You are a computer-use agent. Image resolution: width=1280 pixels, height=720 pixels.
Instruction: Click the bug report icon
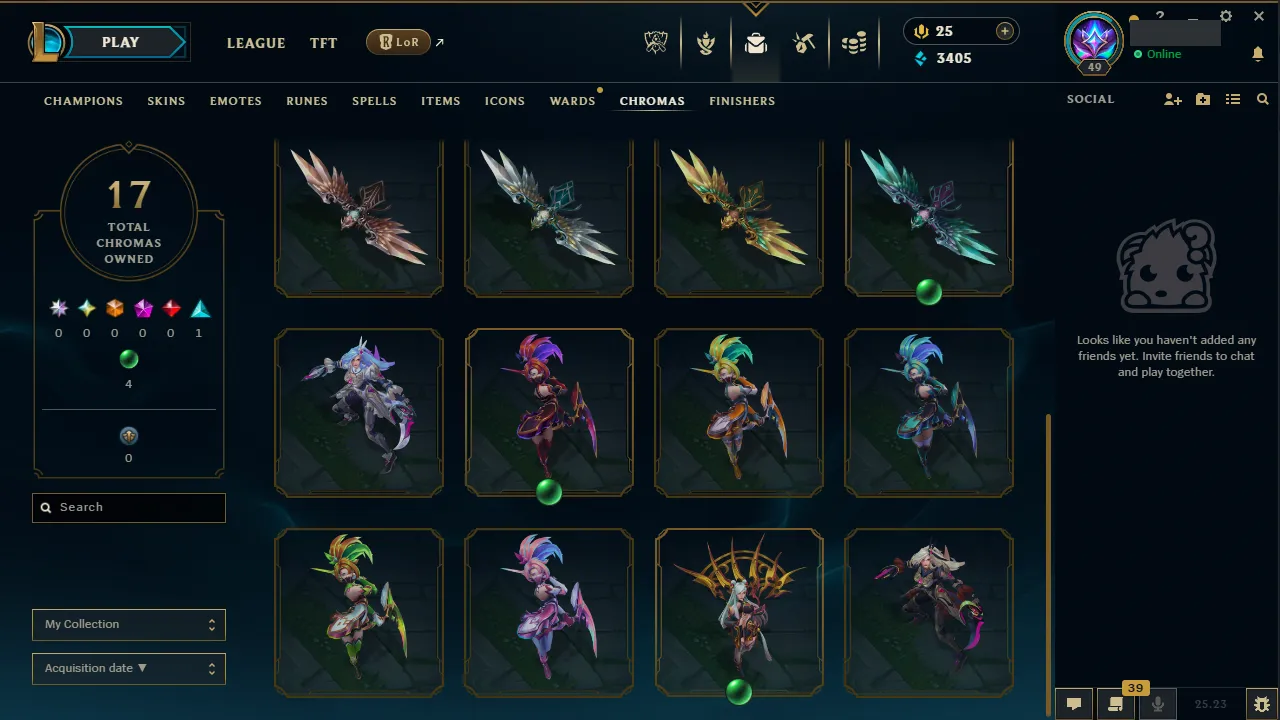[x=1261, y=703]
